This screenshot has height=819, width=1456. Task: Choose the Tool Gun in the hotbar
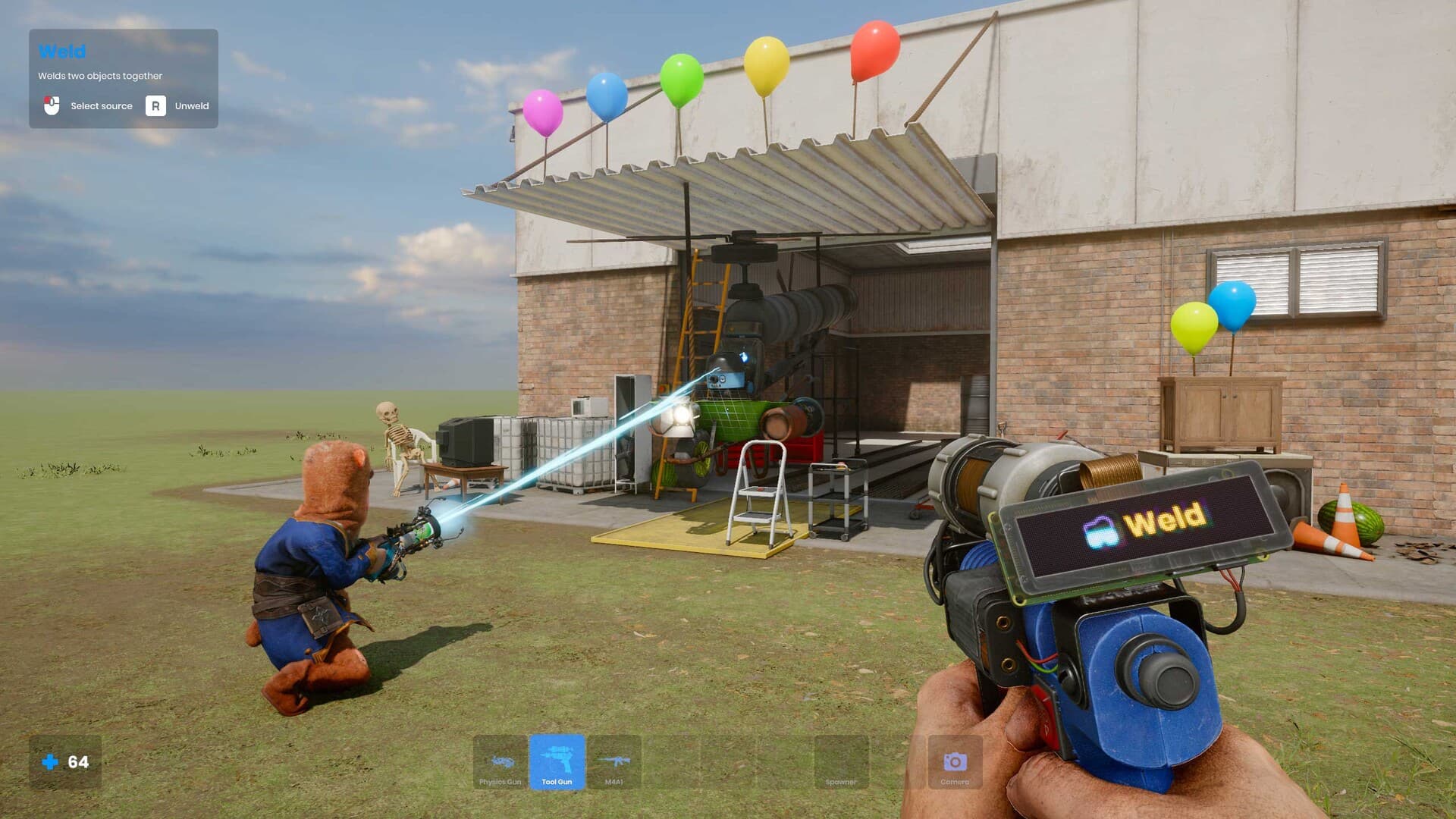557,763
